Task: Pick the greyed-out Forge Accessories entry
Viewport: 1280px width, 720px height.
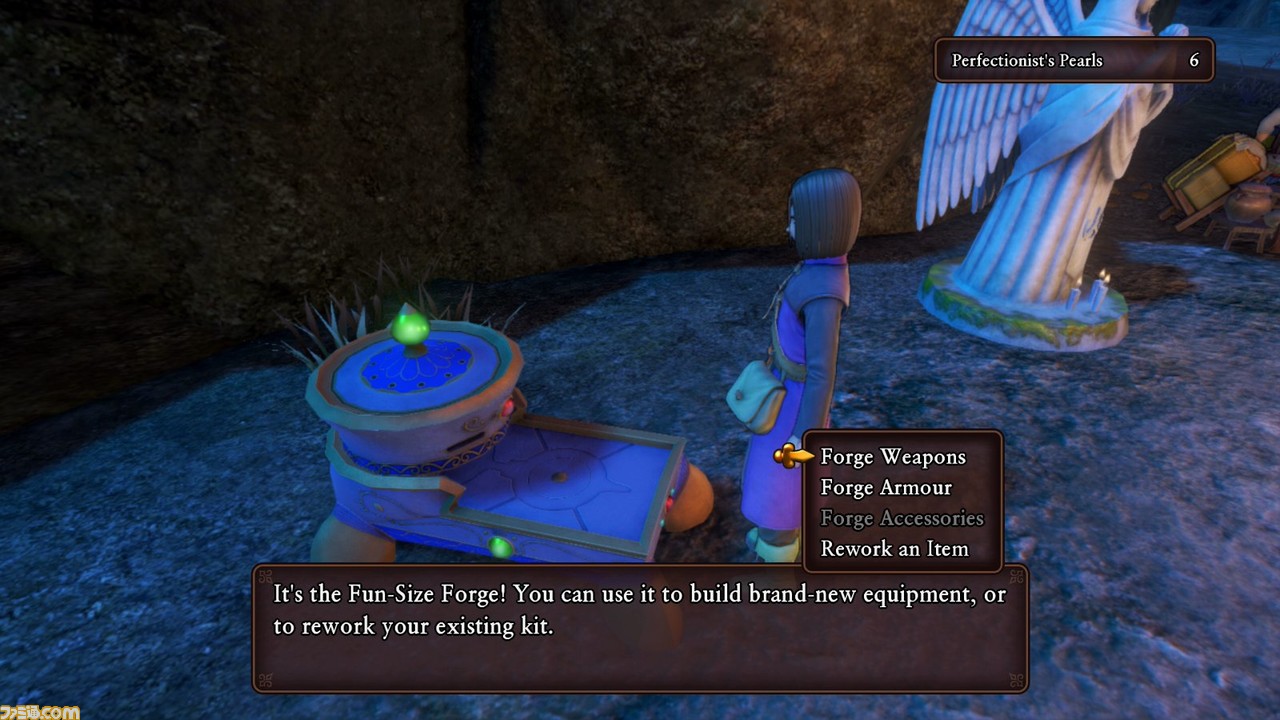Action: pos(901,518)
